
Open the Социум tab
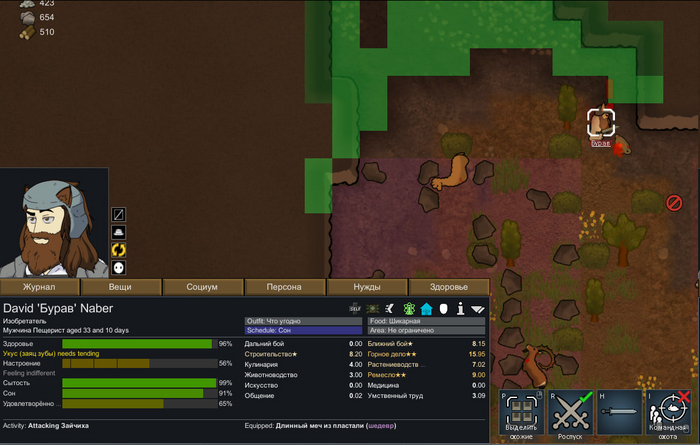tap(202, 287)
